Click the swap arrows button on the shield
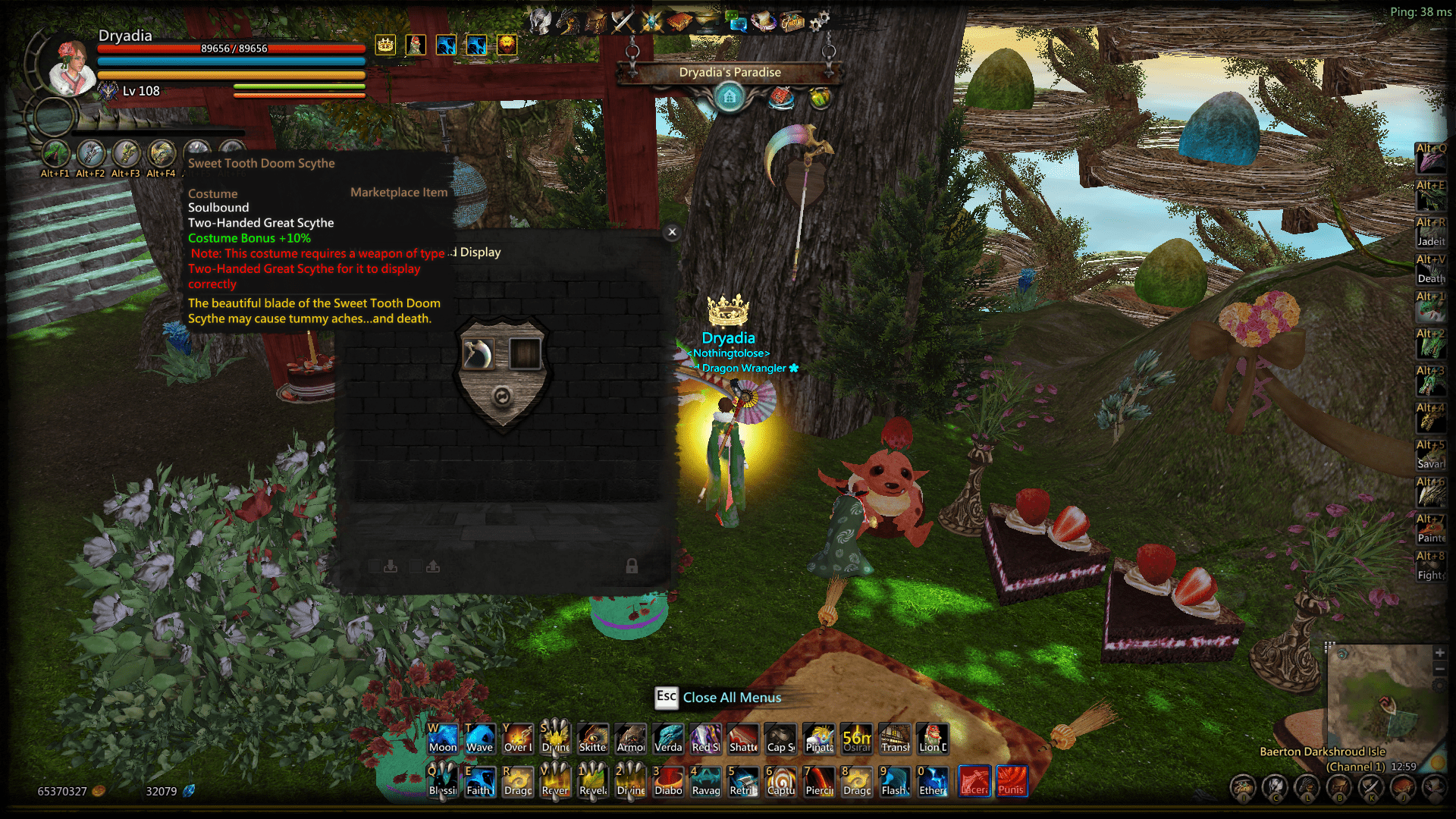 pyautogui.click(x=501, y=396)
